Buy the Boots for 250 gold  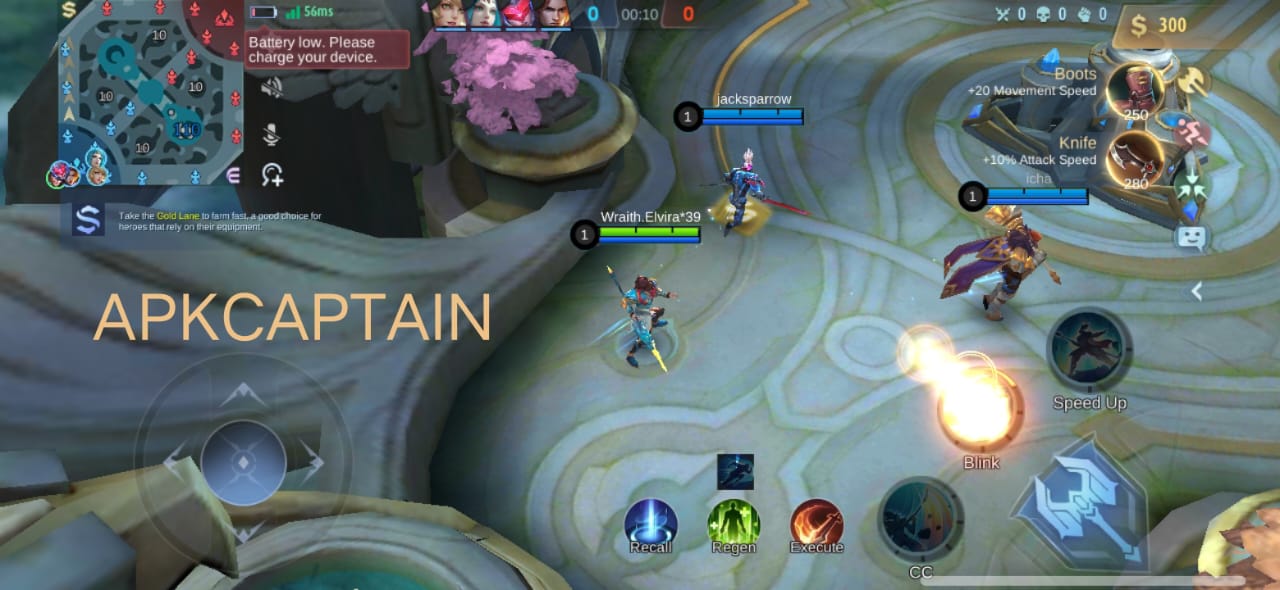1133,92
